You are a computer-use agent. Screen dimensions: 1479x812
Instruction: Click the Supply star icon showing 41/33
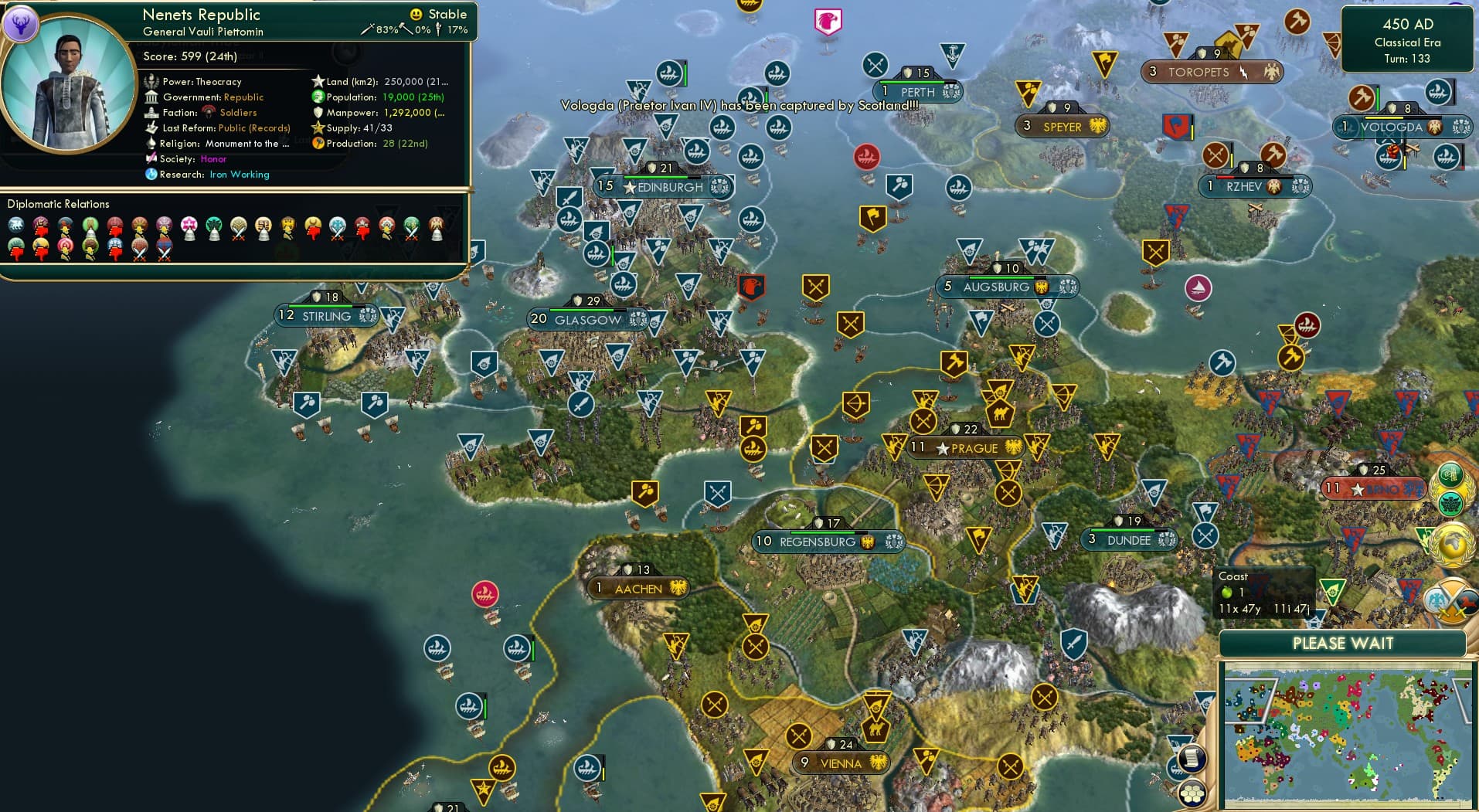point(318,127)
